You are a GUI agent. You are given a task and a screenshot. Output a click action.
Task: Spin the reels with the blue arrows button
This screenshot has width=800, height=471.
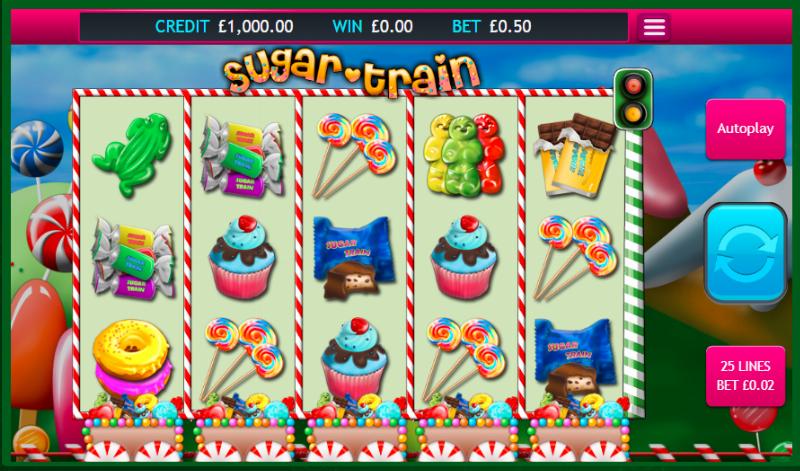pos(745,253)
